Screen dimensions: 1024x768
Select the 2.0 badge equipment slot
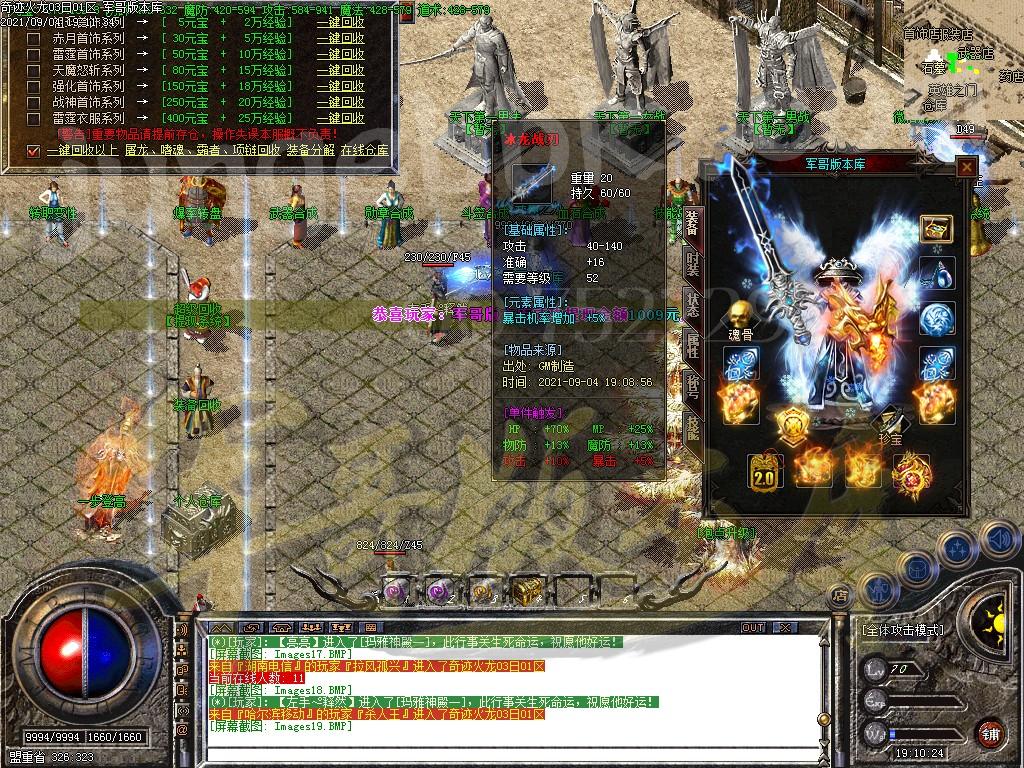(765, 471)
